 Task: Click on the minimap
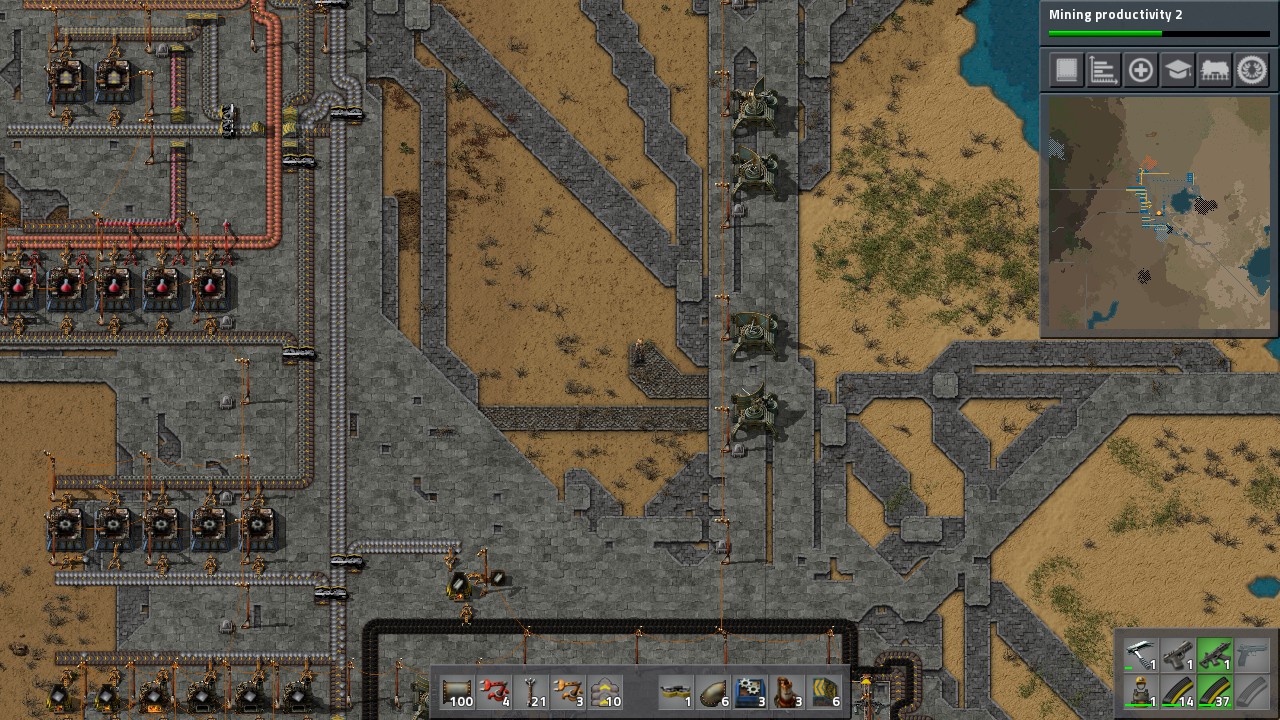pos(1158,214)
